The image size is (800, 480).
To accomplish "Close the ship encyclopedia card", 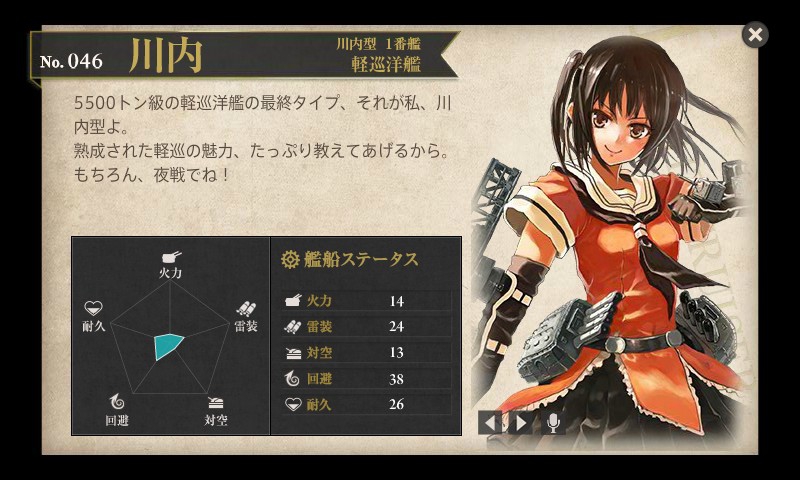I will [755, 35].
